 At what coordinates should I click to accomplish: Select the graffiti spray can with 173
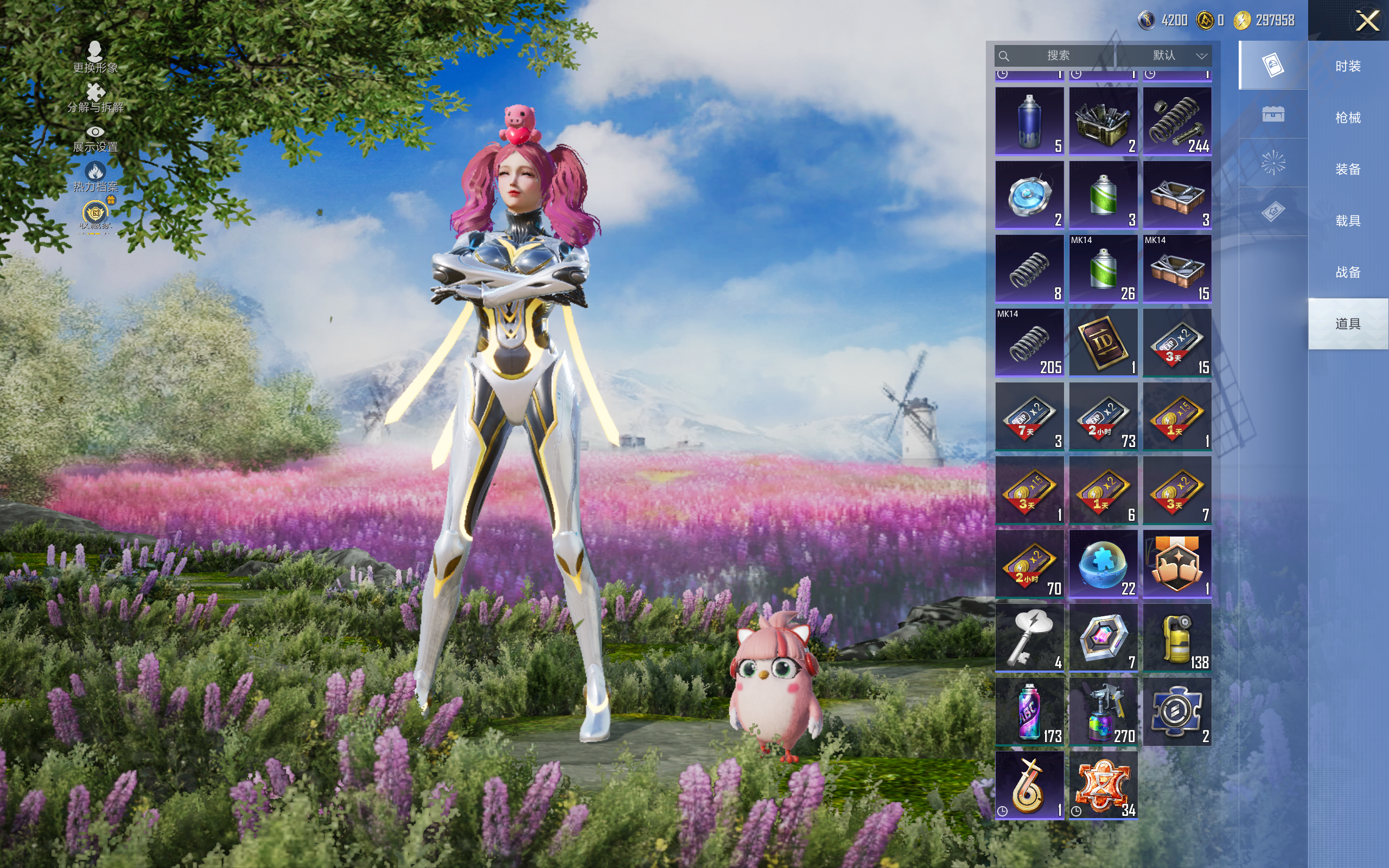point(1029,711)
